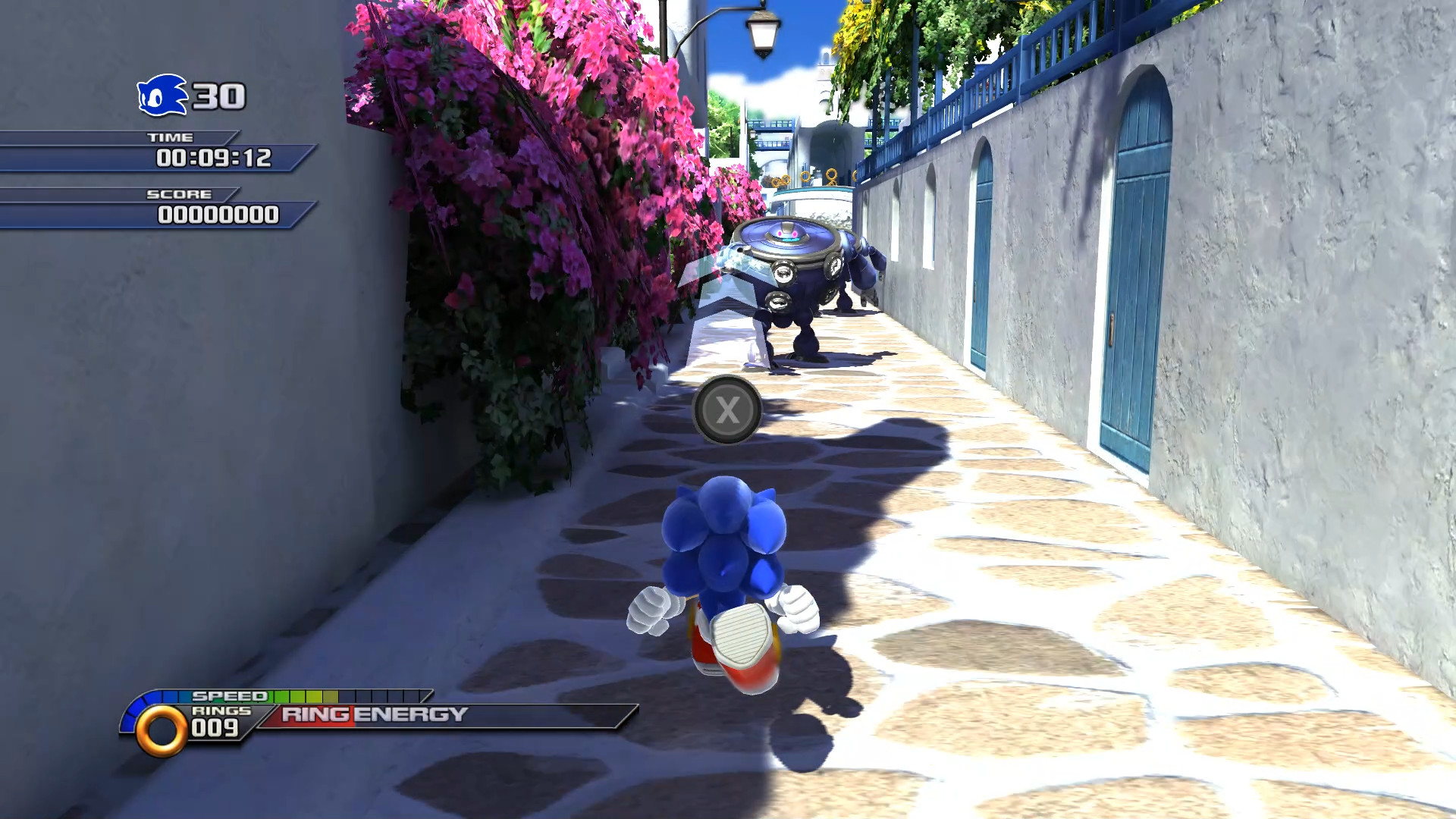Click the Sonic head icon near ring counter
The width and height of the screenshot is (1456, 819).
pos(161,95)
